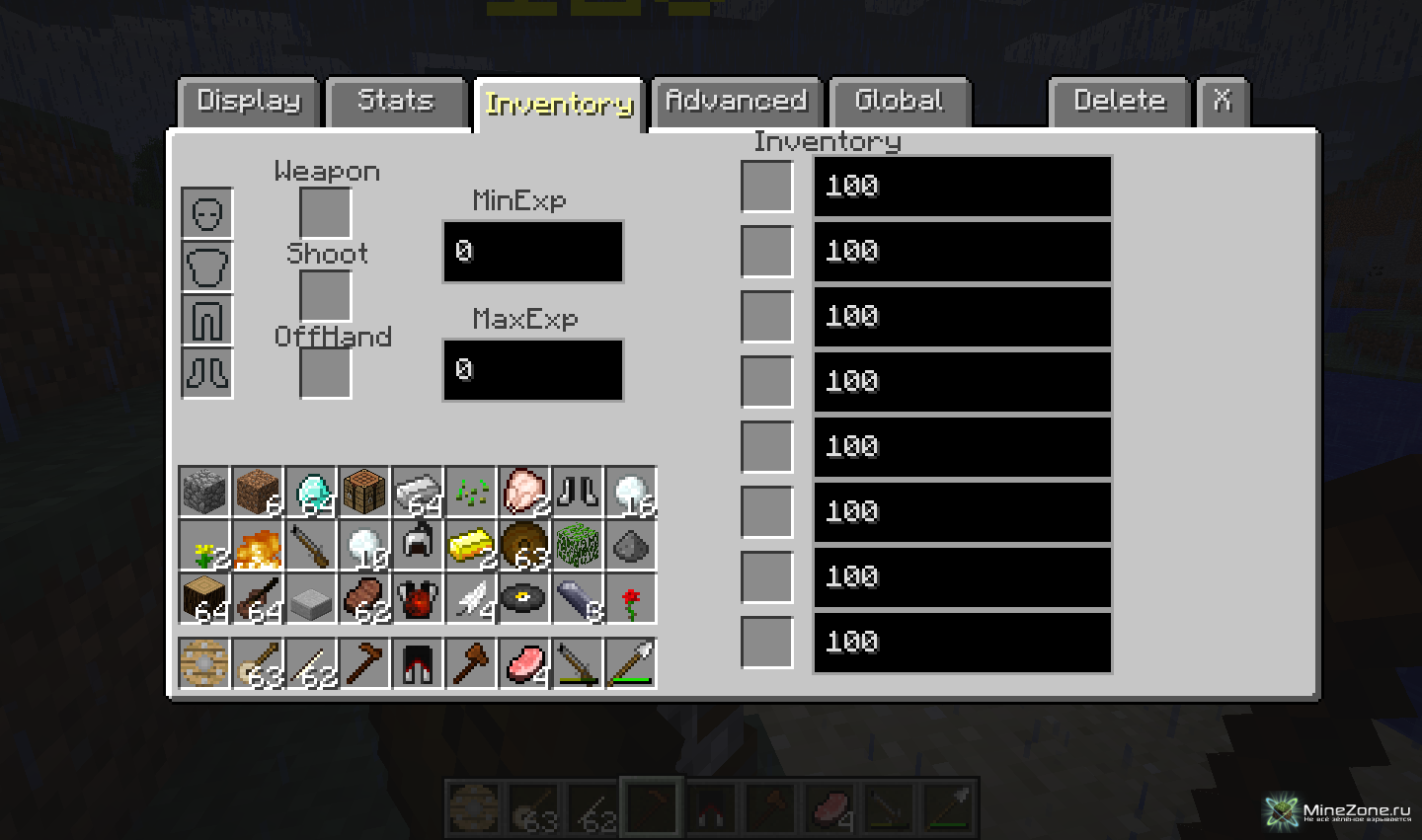The image size is (1422, 840).
Task: Click the fire item slot
Action: [x=258, y=545]
